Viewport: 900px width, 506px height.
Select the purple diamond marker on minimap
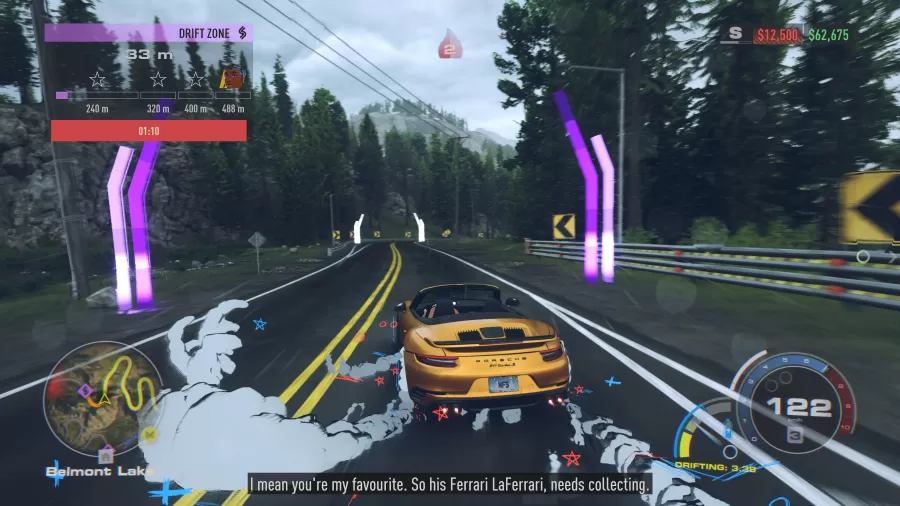[x=86, y=389]
